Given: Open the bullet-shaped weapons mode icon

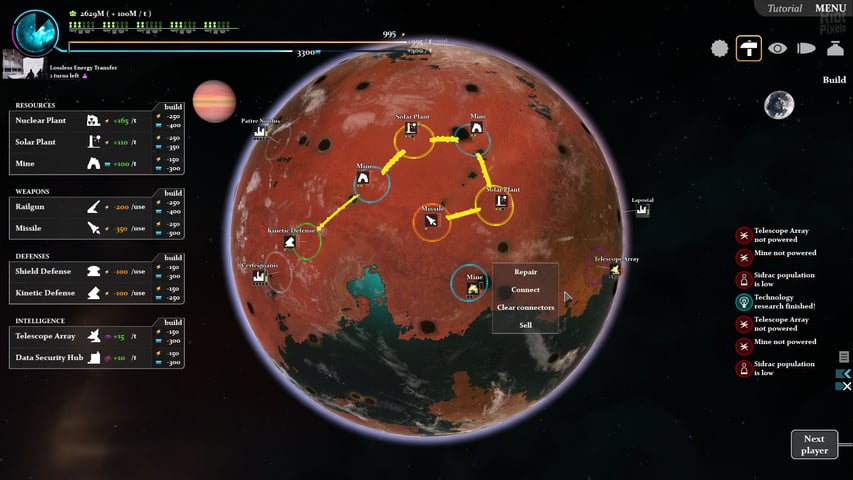Looking at the screenshot, I should (806, 48).
